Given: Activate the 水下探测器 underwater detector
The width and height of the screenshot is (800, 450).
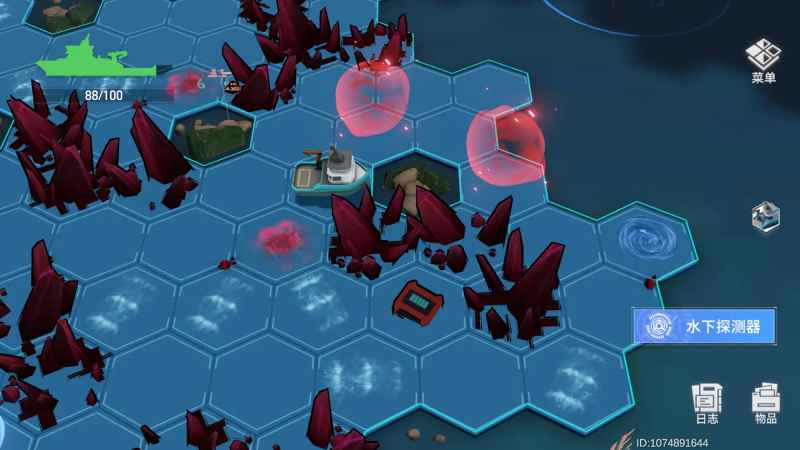Looking at the screenshot, I should (703, 326).
